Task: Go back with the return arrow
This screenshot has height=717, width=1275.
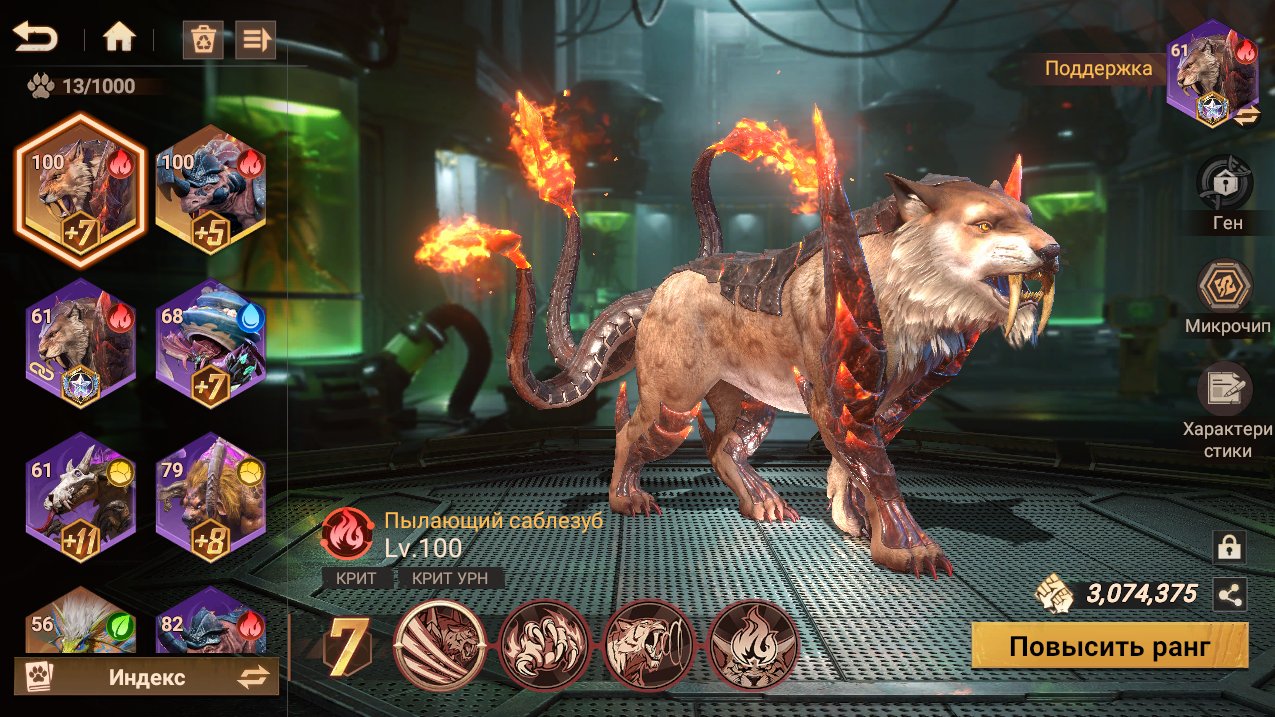Action: click(x=35, y=39)
